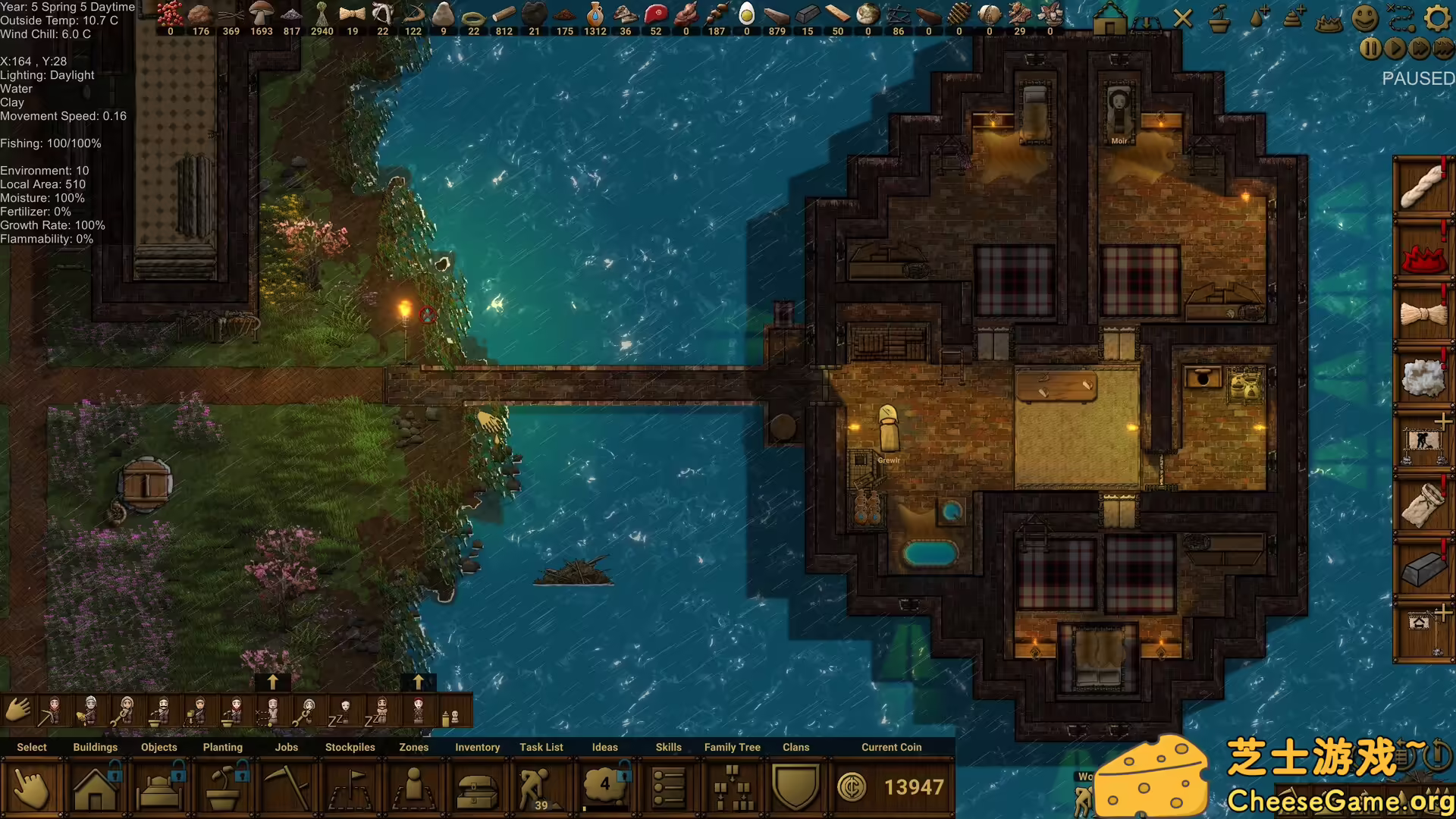Open the Ideas cloud button
The height and width of the screenshot is (819, 1456).
coord(605,787)
